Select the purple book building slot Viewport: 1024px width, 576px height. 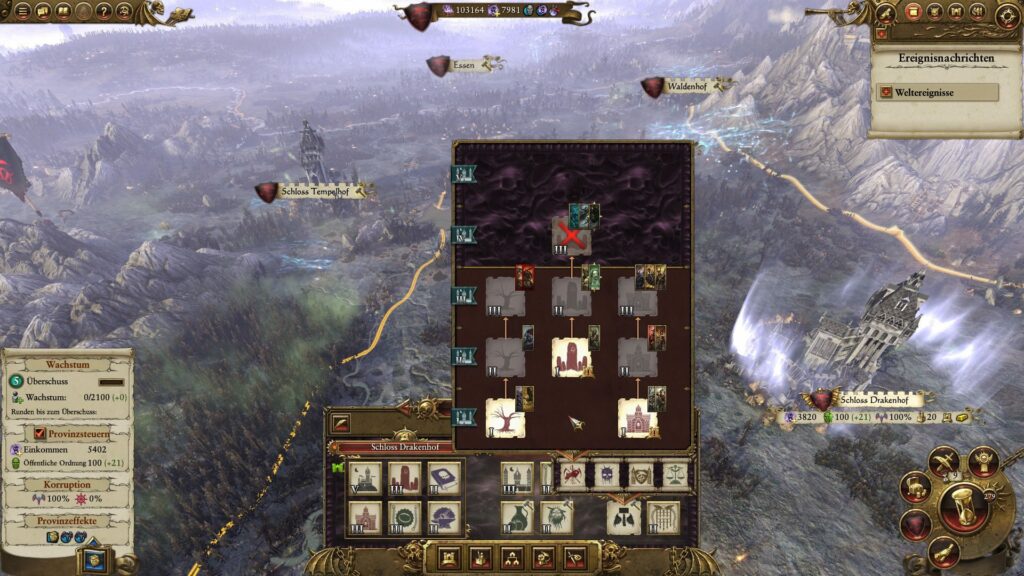tap(444, 478)
